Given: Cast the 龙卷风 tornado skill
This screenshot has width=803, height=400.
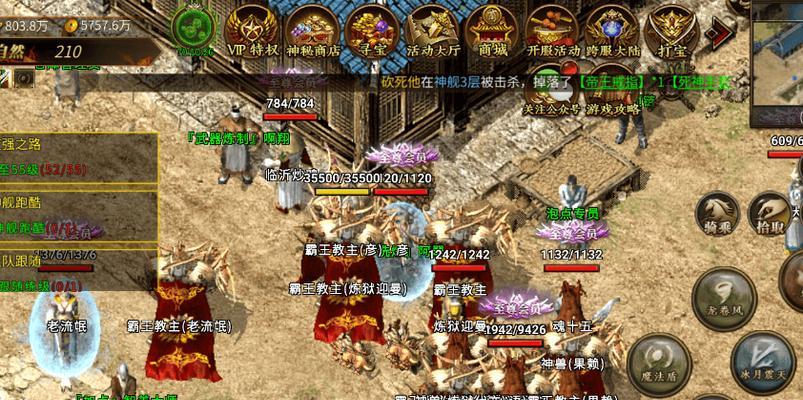Looking at the screenshot, I should [724, 296].
